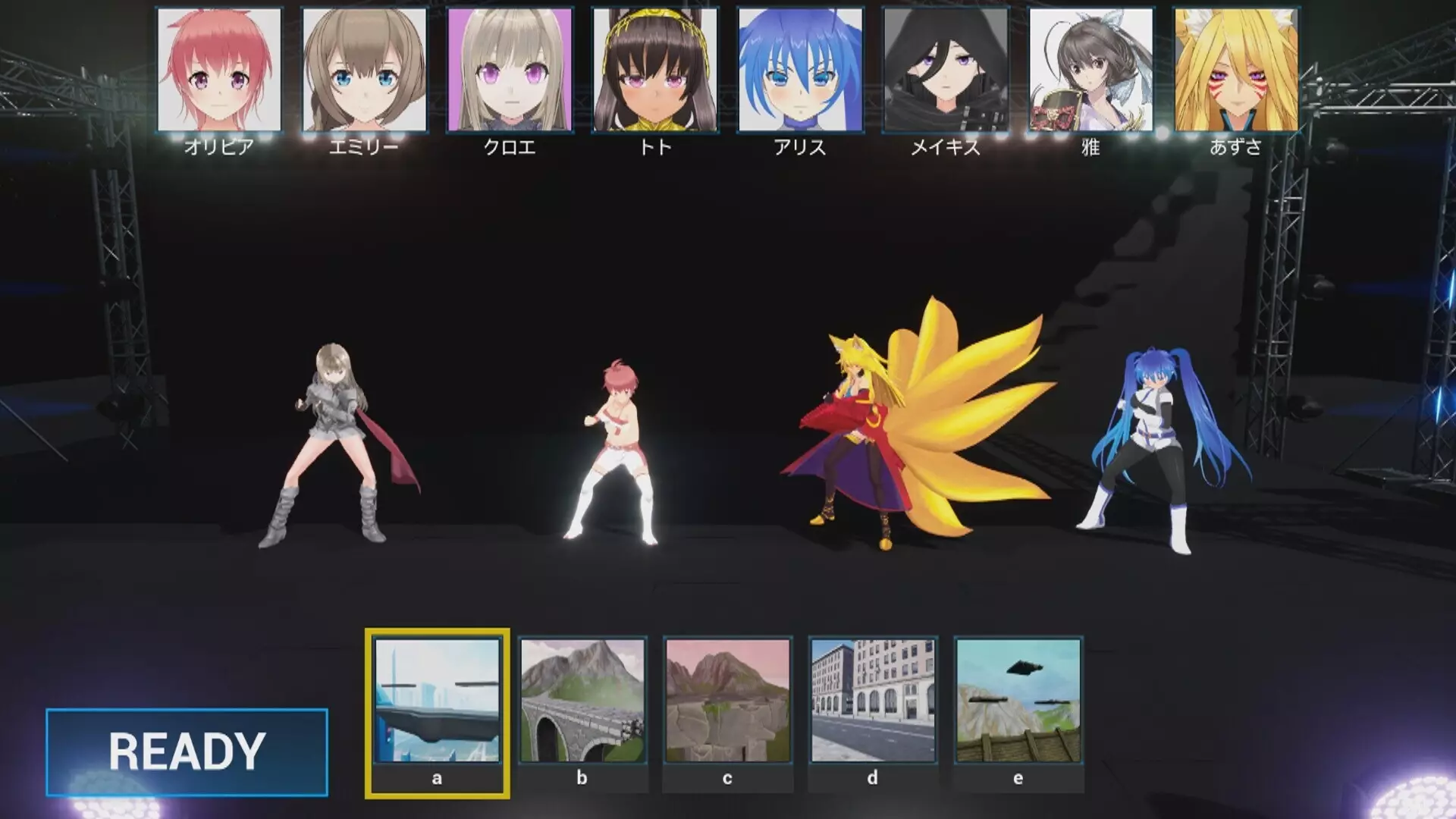This screenshot has width=1456, height=819.
Task: Select the fox-eared character あずさ portrait
Action: point(1234,70)
